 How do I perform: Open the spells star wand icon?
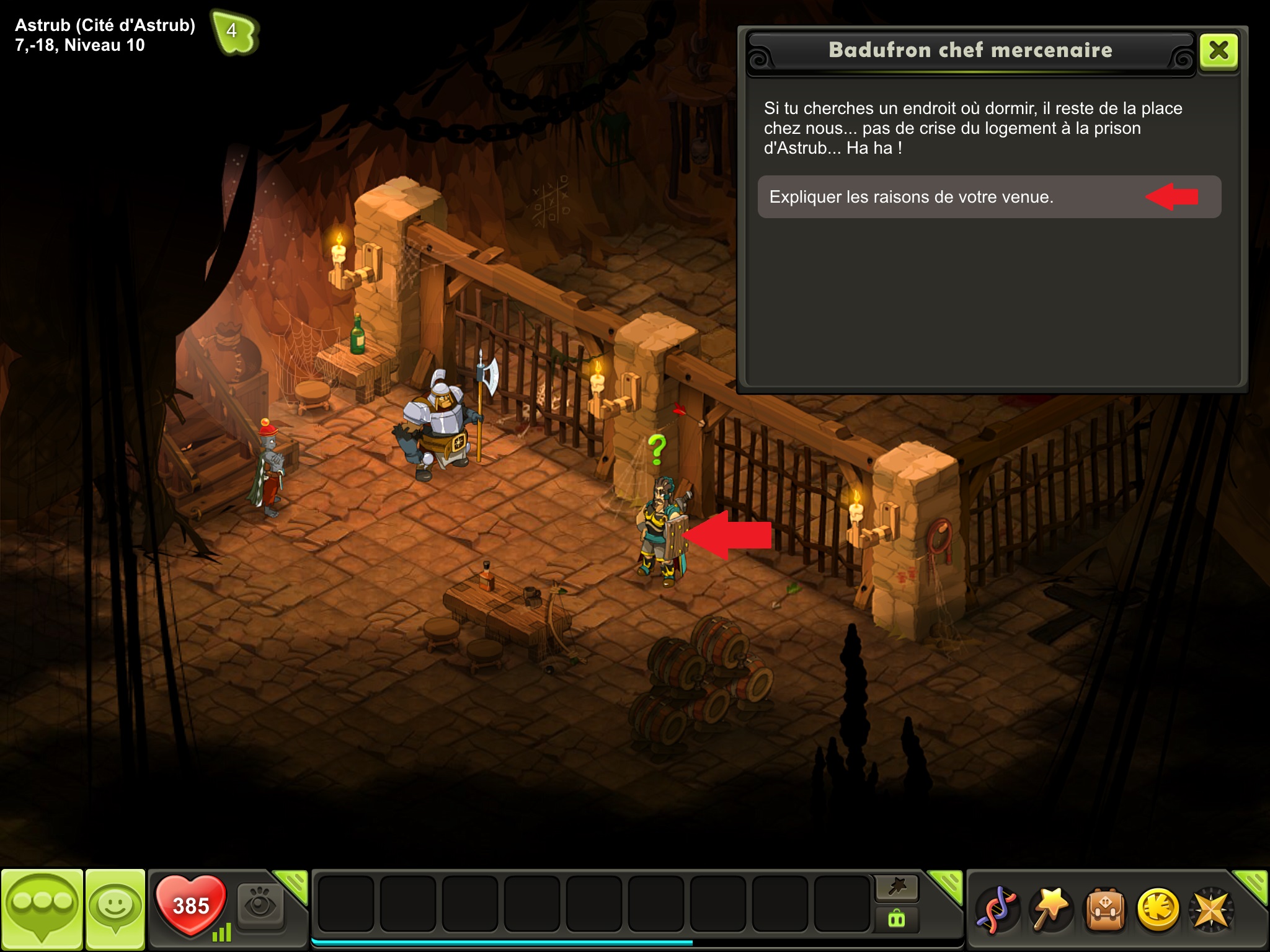(1051, 910)
